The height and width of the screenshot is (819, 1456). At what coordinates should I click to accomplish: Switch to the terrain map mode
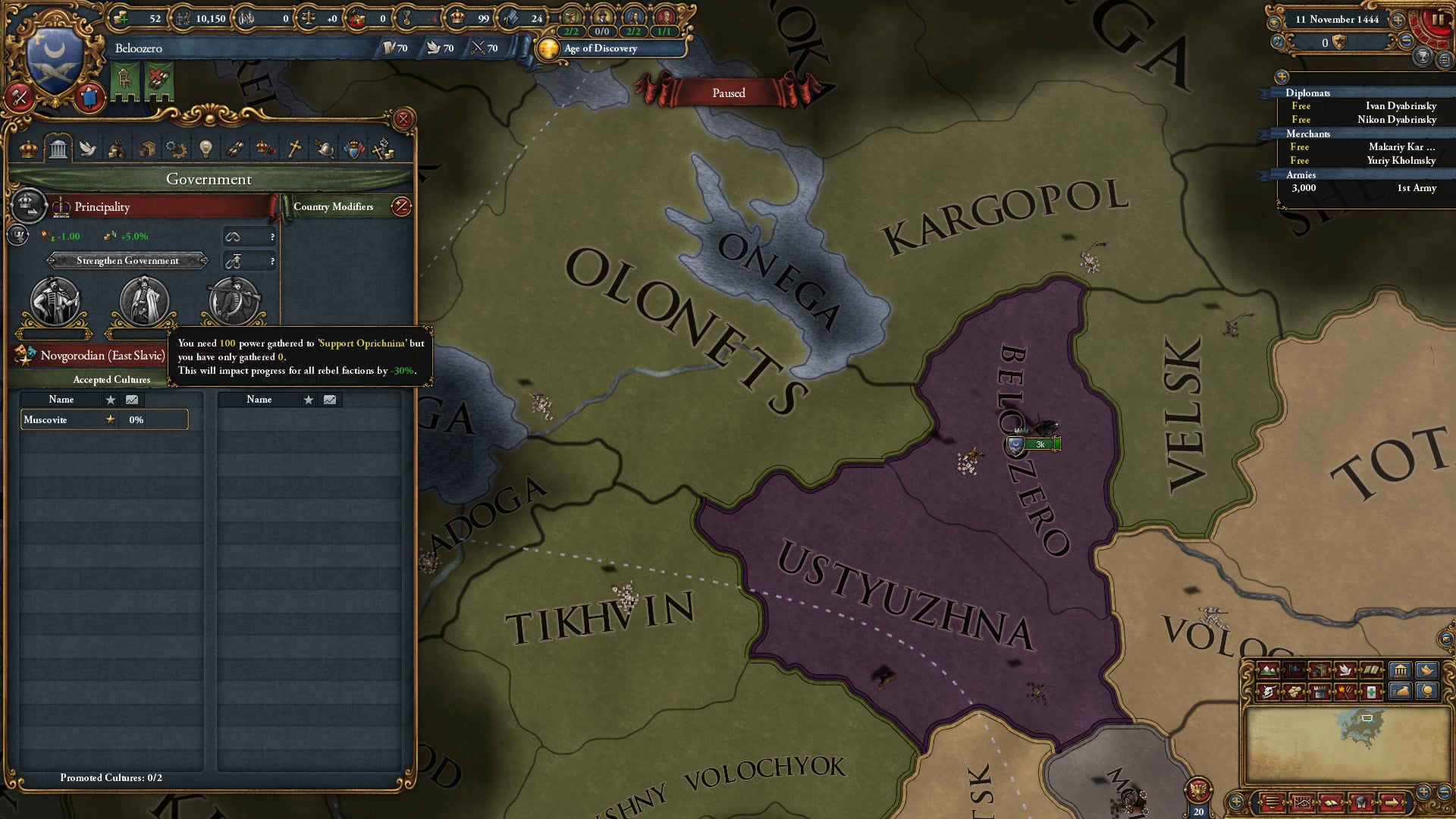point(1269,670)
